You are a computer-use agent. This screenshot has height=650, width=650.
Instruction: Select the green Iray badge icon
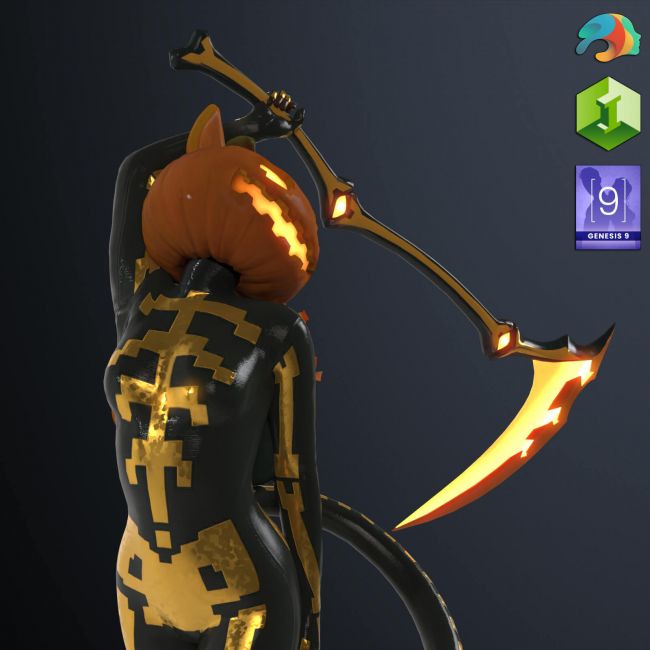tap(607, 114)
